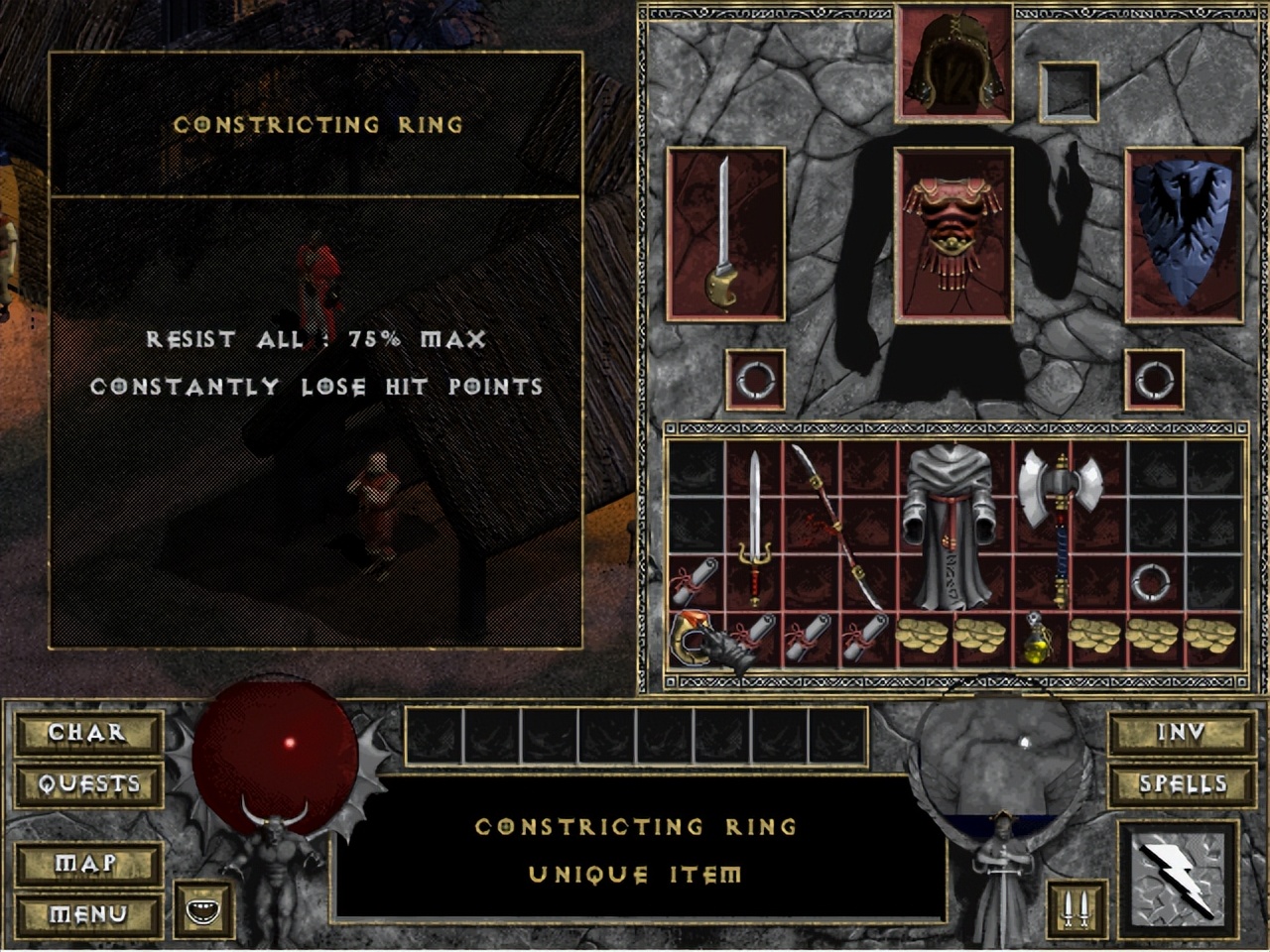Image resolution: width=1270 pixels, height=952 pixels.
Task: Select the equipped sabre in weapon slot
Action: 725,233
